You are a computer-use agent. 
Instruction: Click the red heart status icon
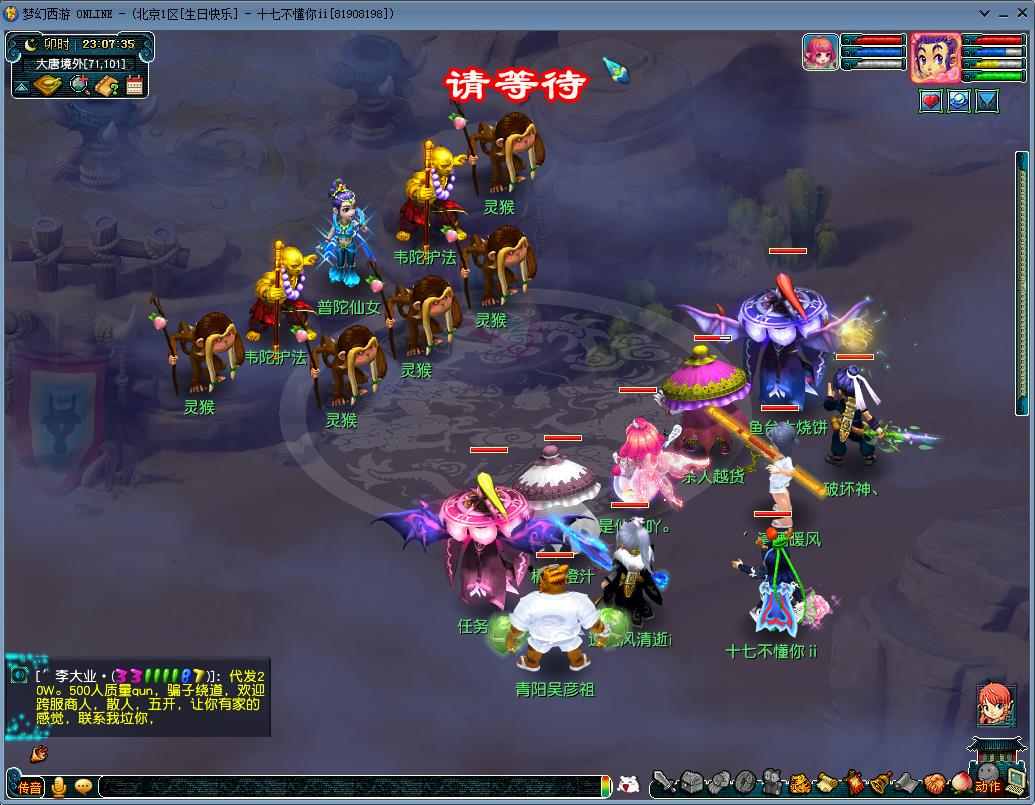point(931,101)
